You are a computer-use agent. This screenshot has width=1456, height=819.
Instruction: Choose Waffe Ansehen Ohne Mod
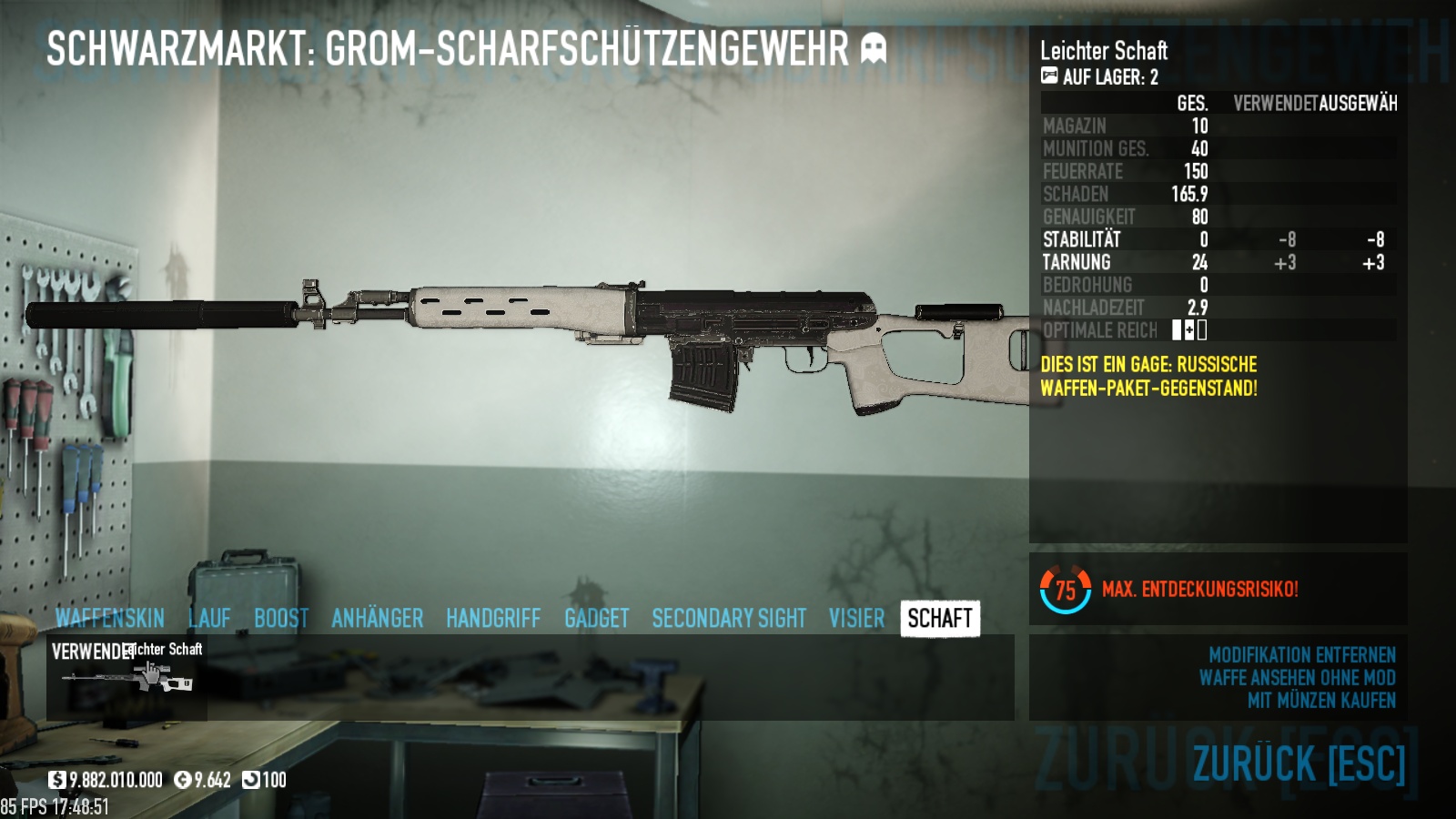tap(1297, 678)
